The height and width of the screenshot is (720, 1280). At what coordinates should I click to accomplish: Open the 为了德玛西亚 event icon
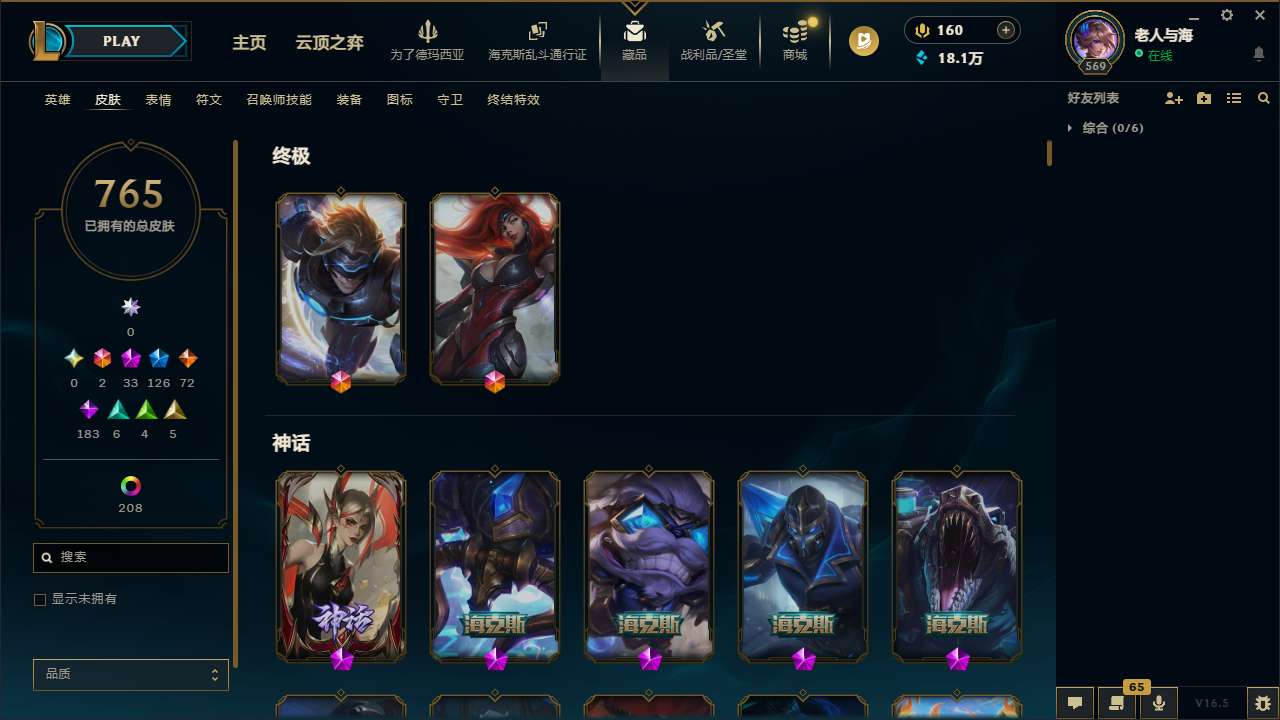[x=428, y=40]
